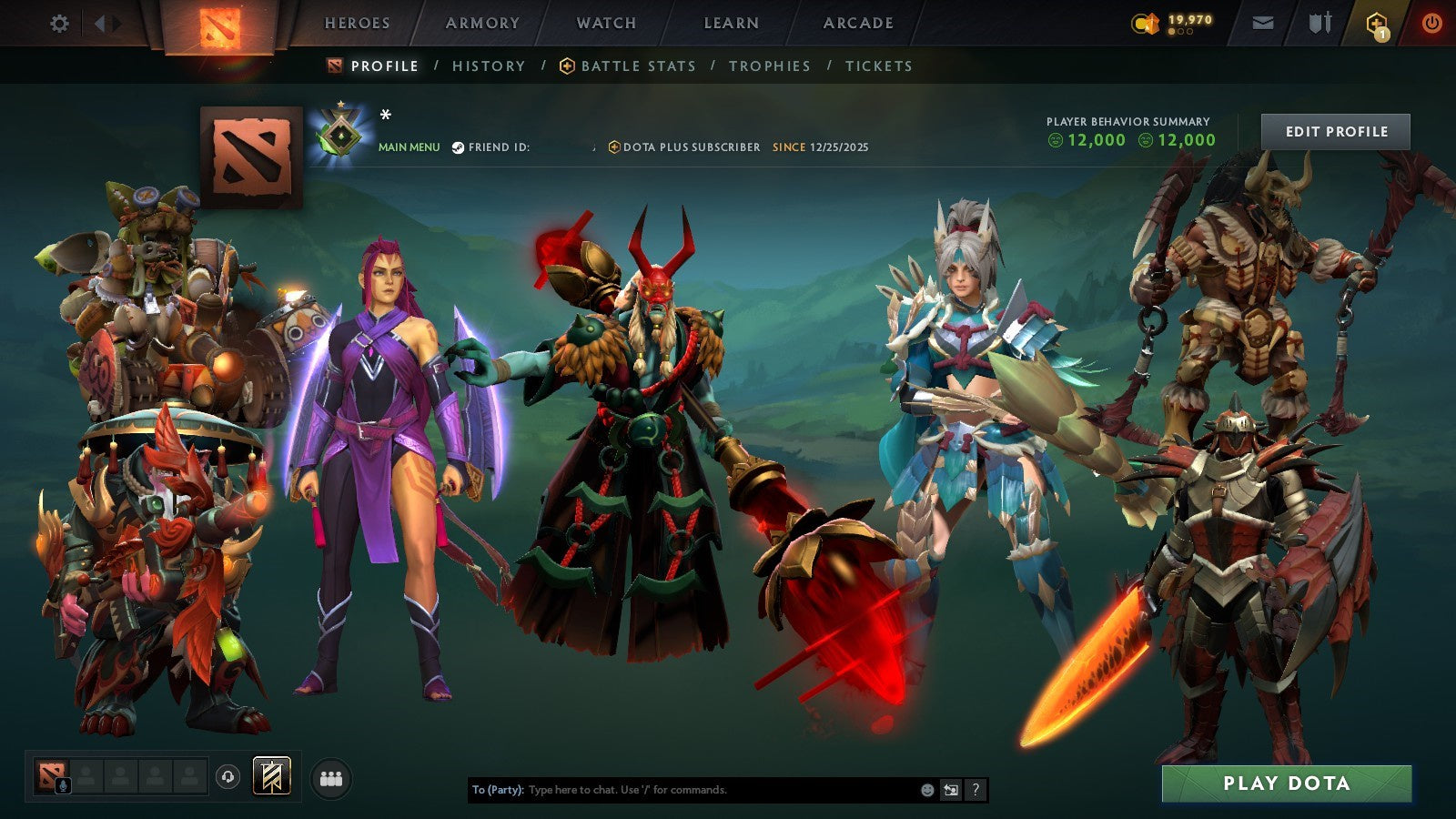
Task: Open the emoticon picker in chat bar
Action: tap(926, 790)
